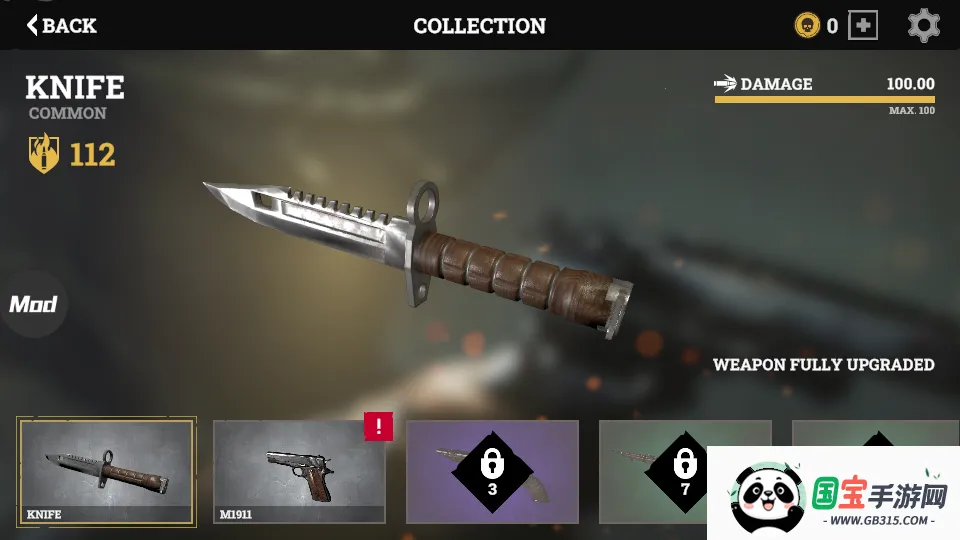Go back using the Back button
The height and width of the screenshot is (540, 960).
pos(62,25)
